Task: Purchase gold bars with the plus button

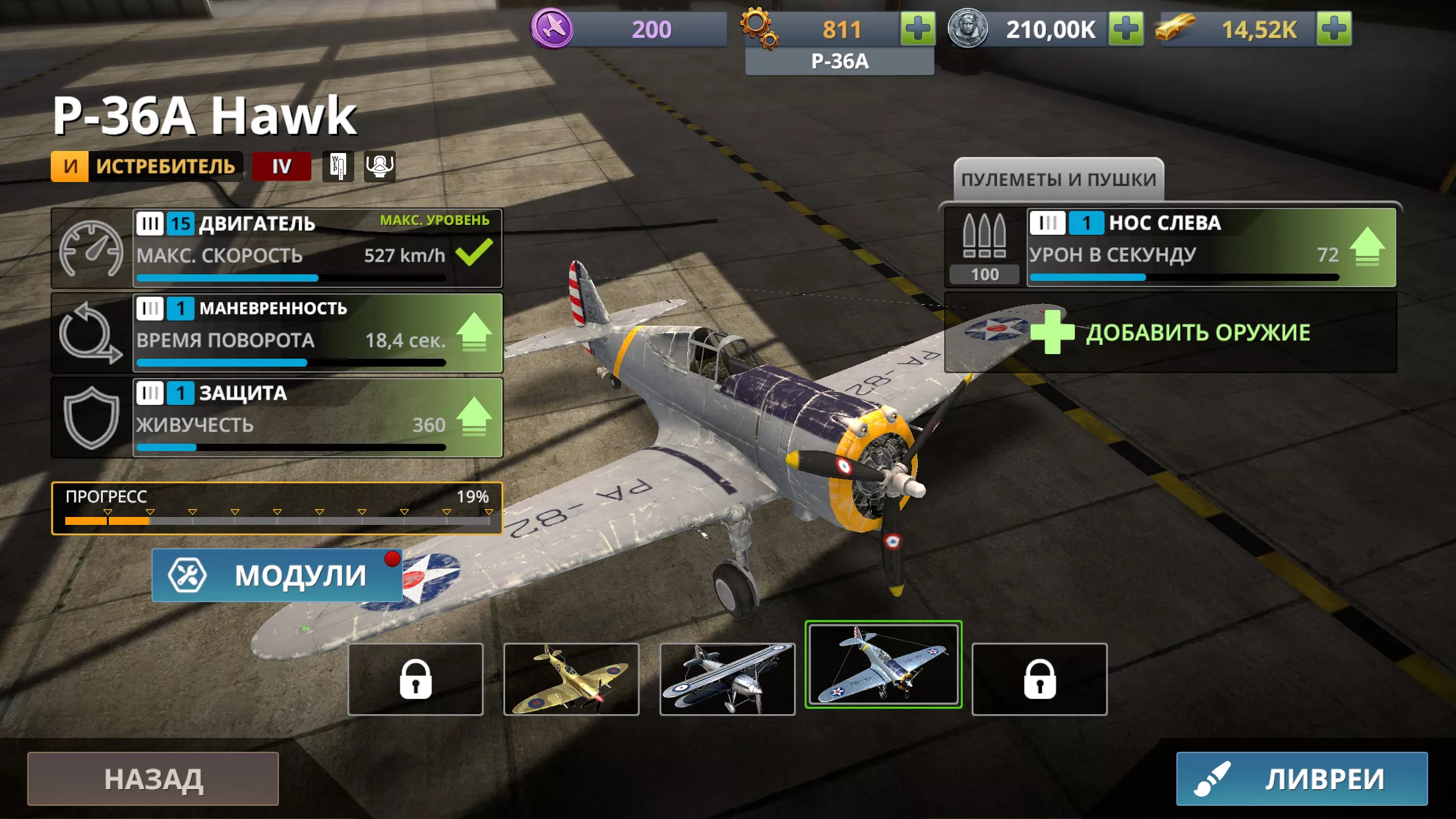Action: (x=1334, y=29)
